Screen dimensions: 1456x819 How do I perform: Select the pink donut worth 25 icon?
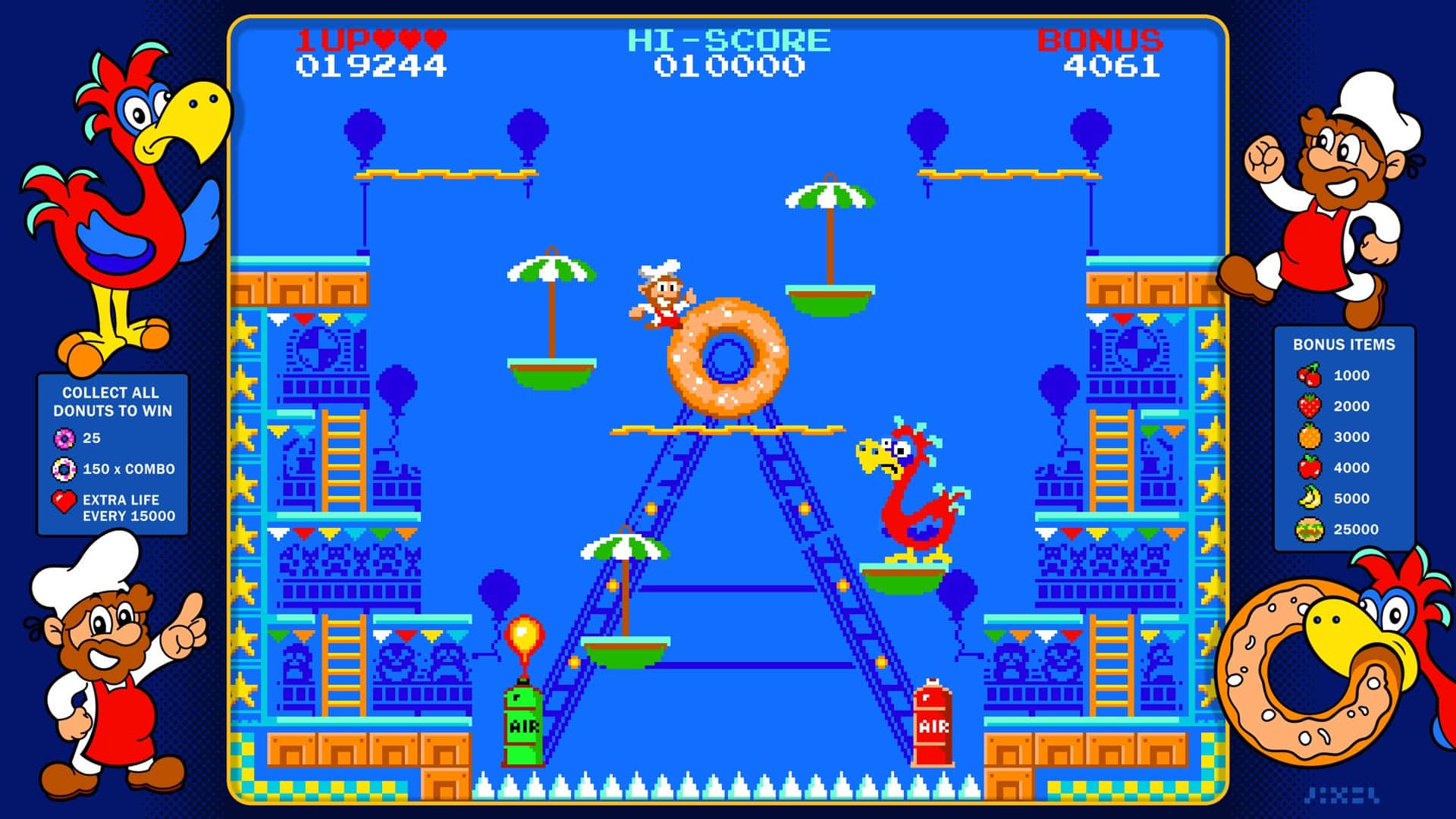coord(67,438)
